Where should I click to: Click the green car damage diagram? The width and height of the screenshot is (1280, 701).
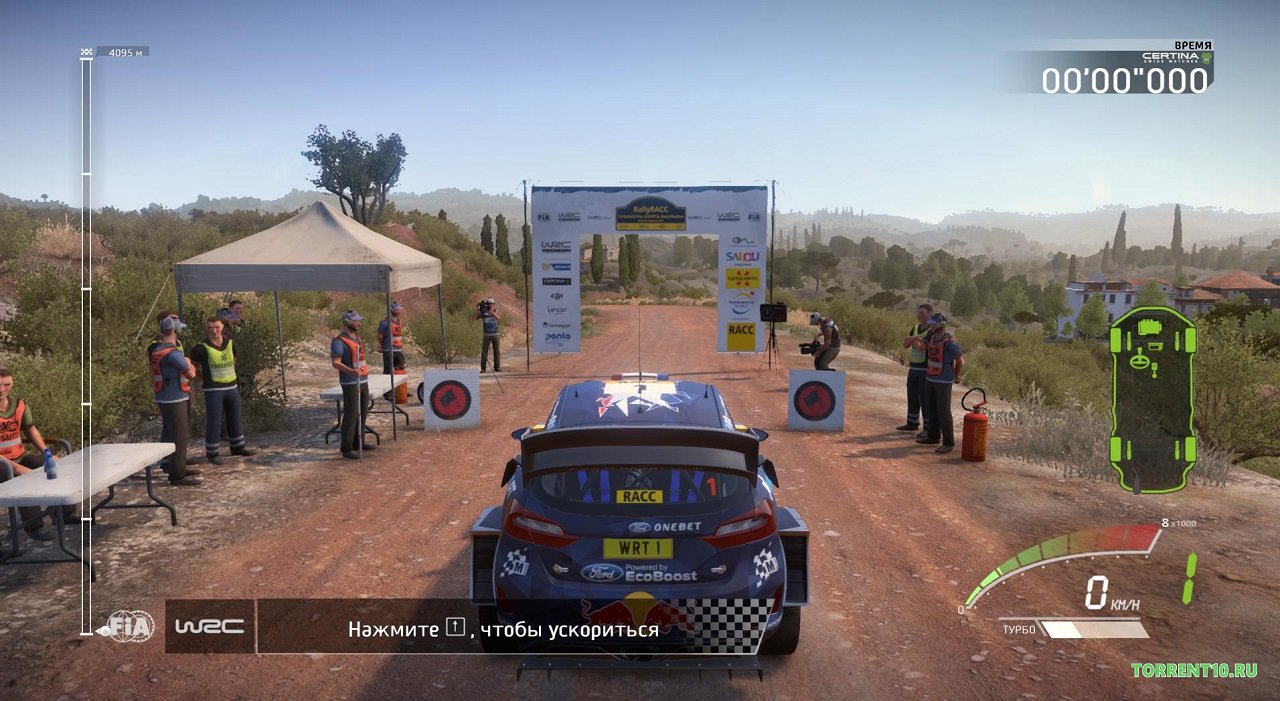pos(1152,399)
